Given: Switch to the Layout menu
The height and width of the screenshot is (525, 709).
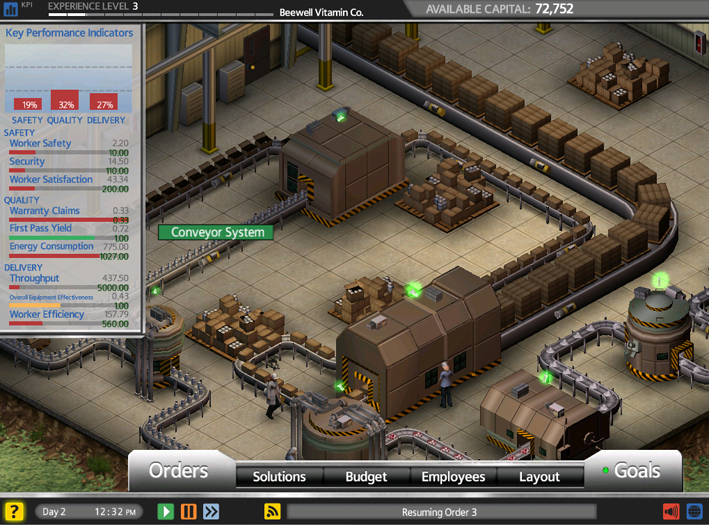Looking at the screenshot, I should click(539, 477).
